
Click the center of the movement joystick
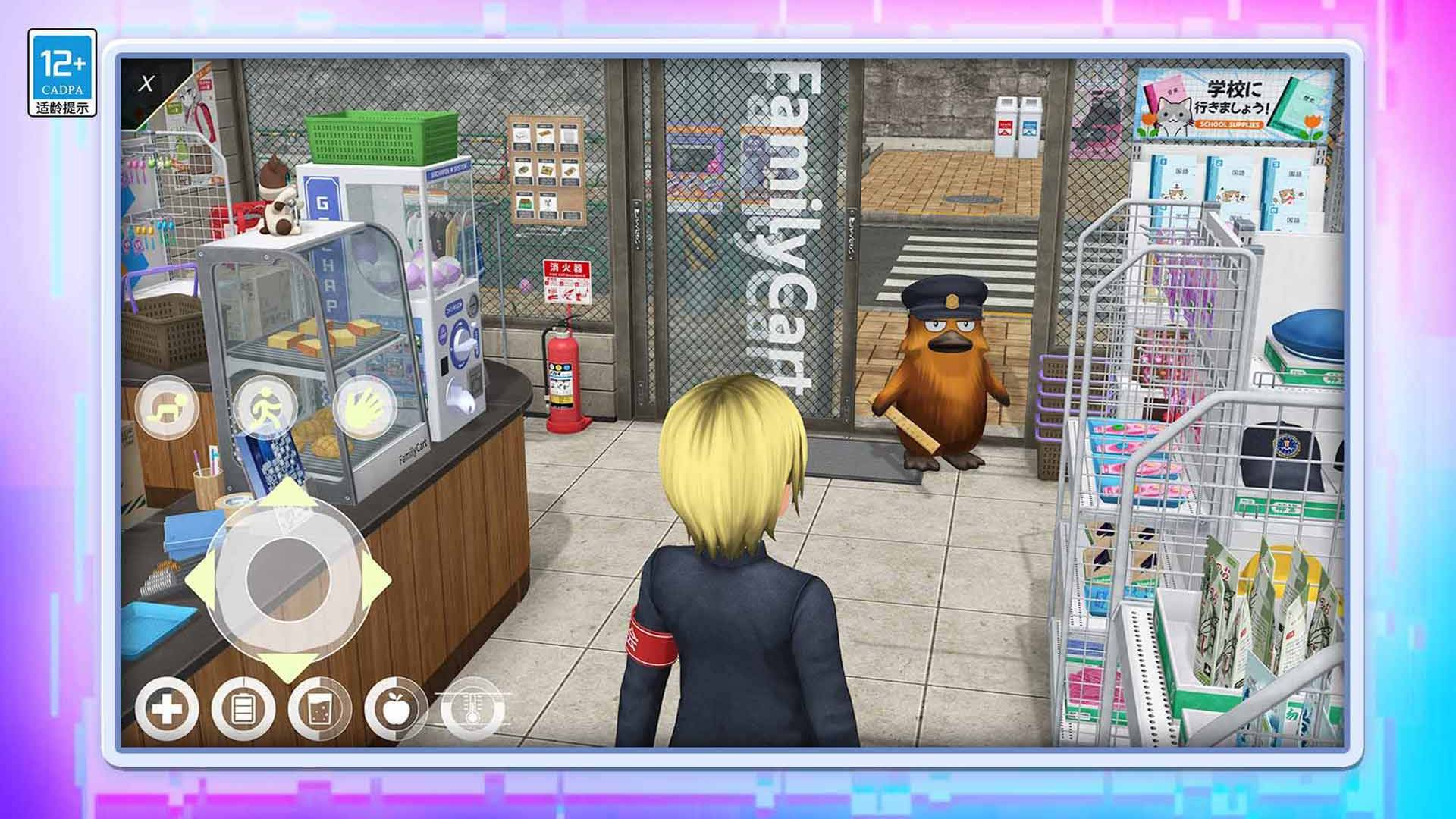tap(288, 580)
